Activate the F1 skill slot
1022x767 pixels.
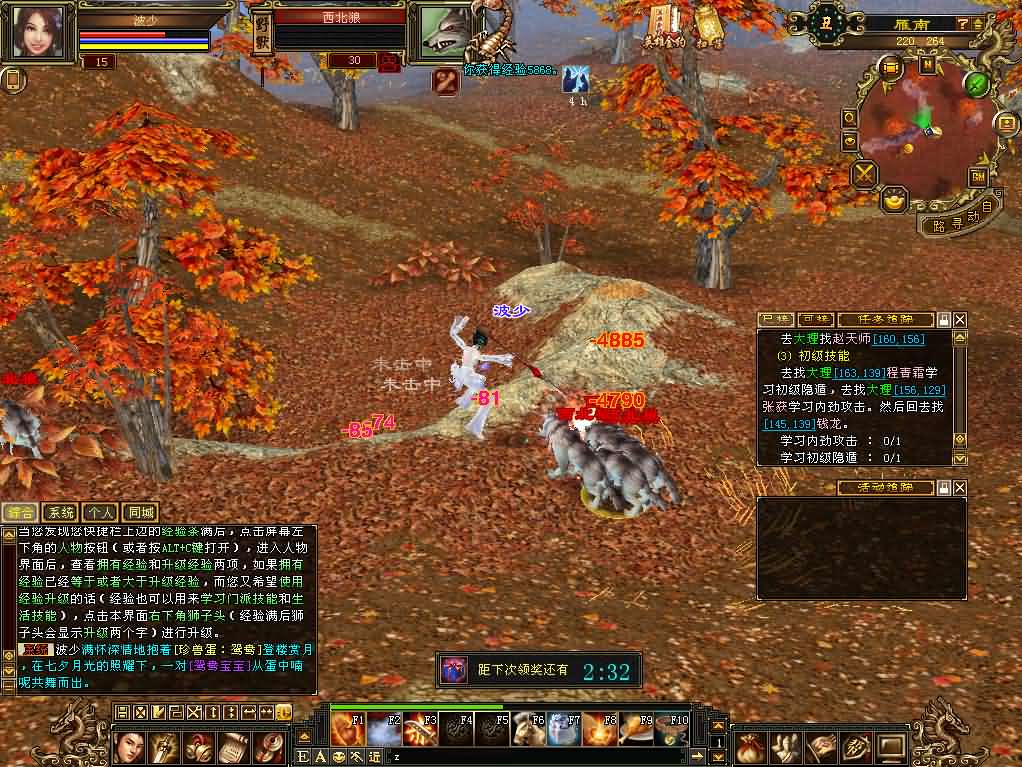(x=346, y=731)
